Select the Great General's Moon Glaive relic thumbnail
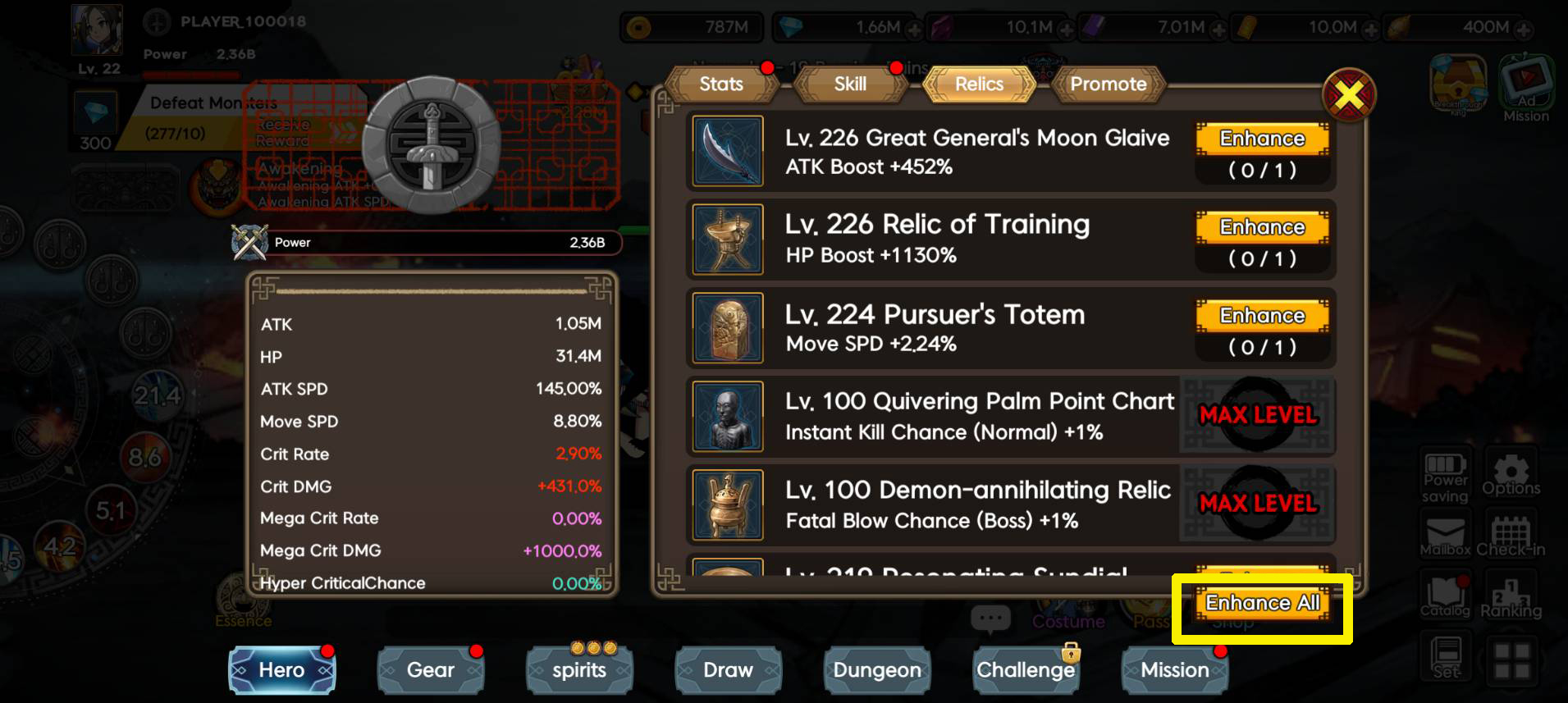 pos(727,151)
